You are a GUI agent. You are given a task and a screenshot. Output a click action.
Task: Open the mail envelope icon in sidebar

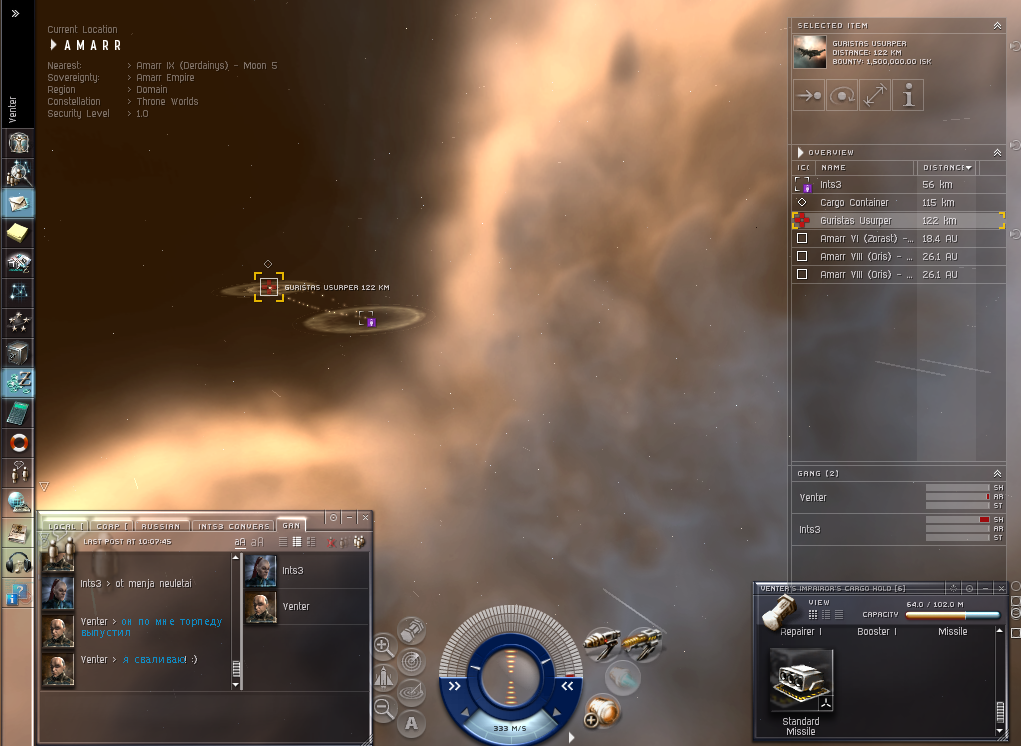tap(19, 203)
